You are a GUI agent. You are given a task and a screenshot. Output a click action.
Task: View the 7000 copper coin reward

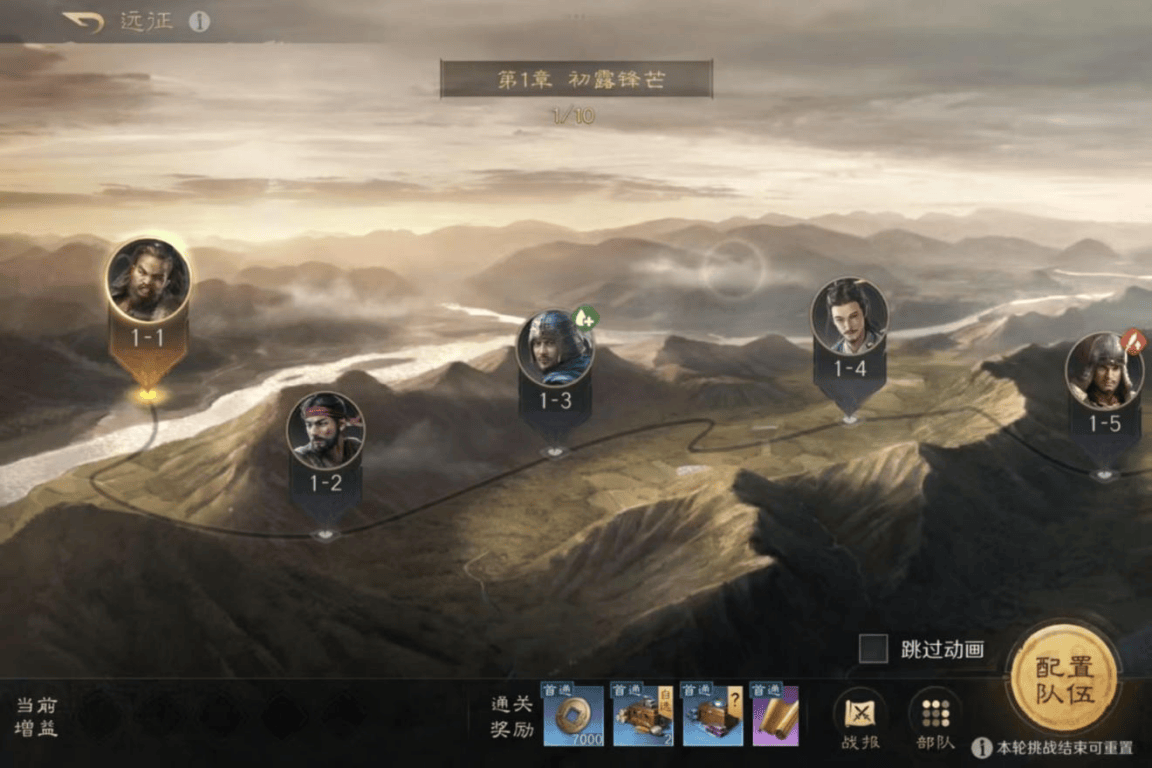click(573, 716)
